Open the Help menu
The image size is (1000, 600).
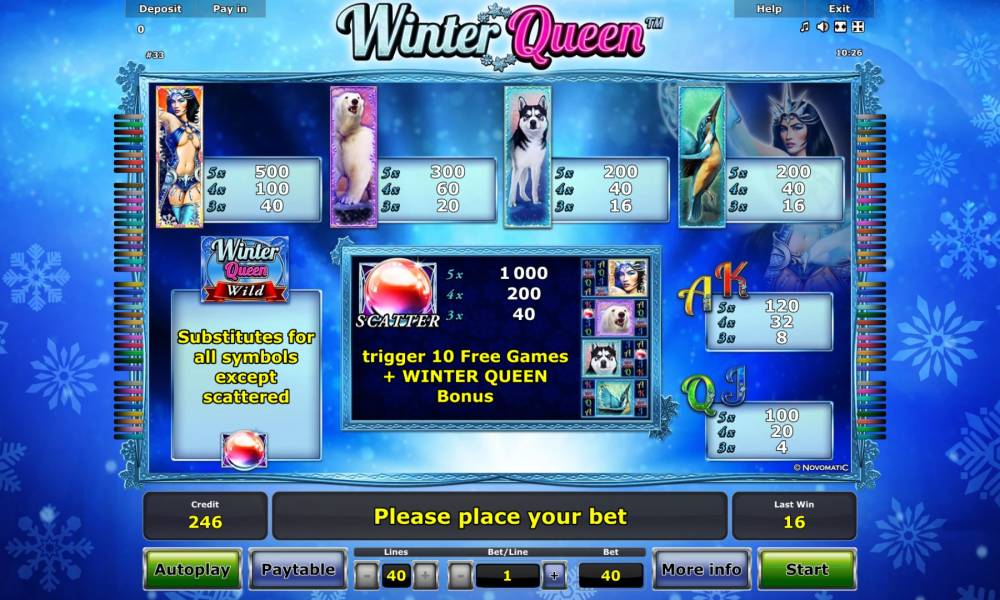769,9
